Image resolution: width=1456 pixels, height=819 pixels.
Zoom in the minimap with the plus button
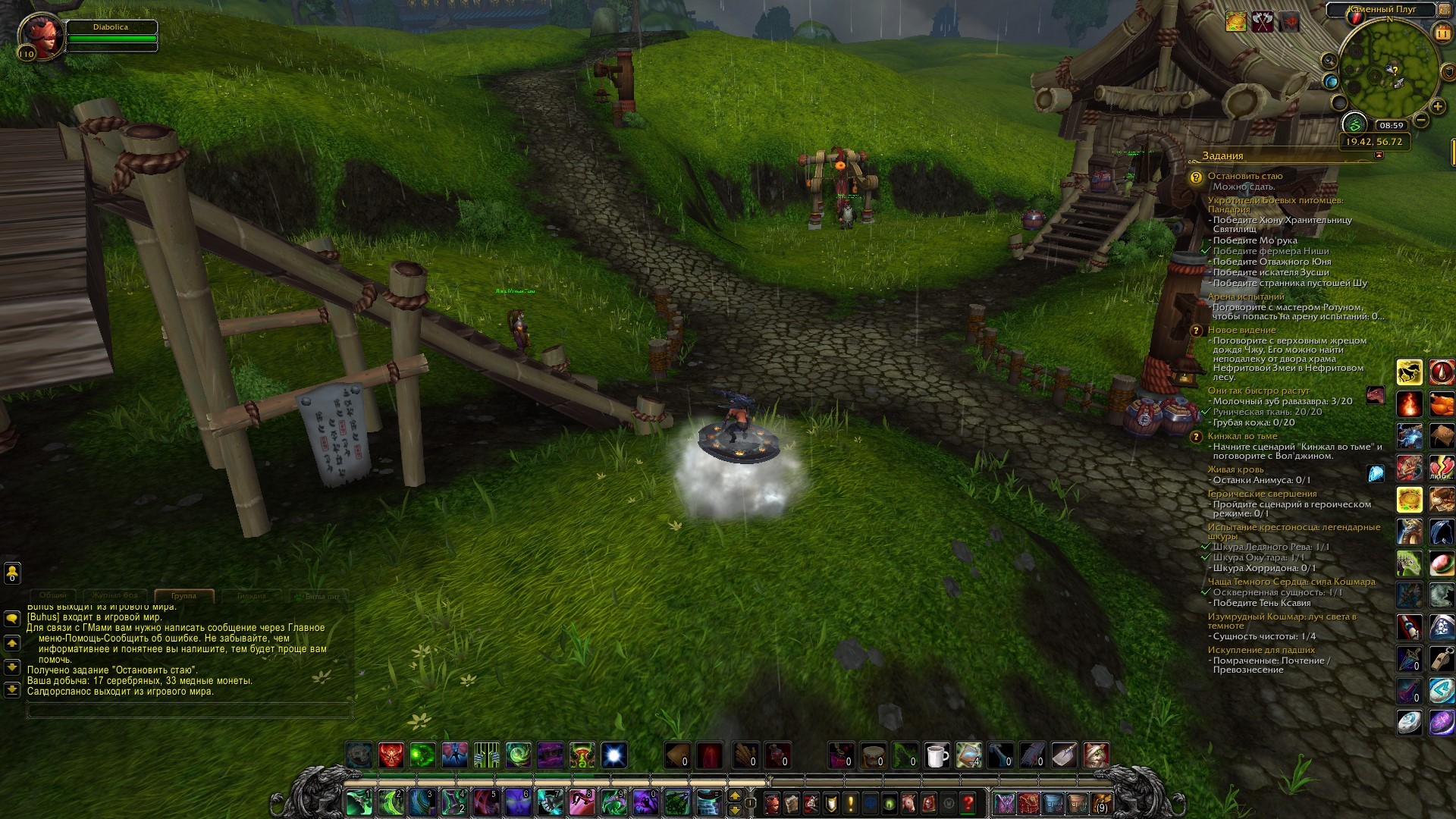point(1437,106)
